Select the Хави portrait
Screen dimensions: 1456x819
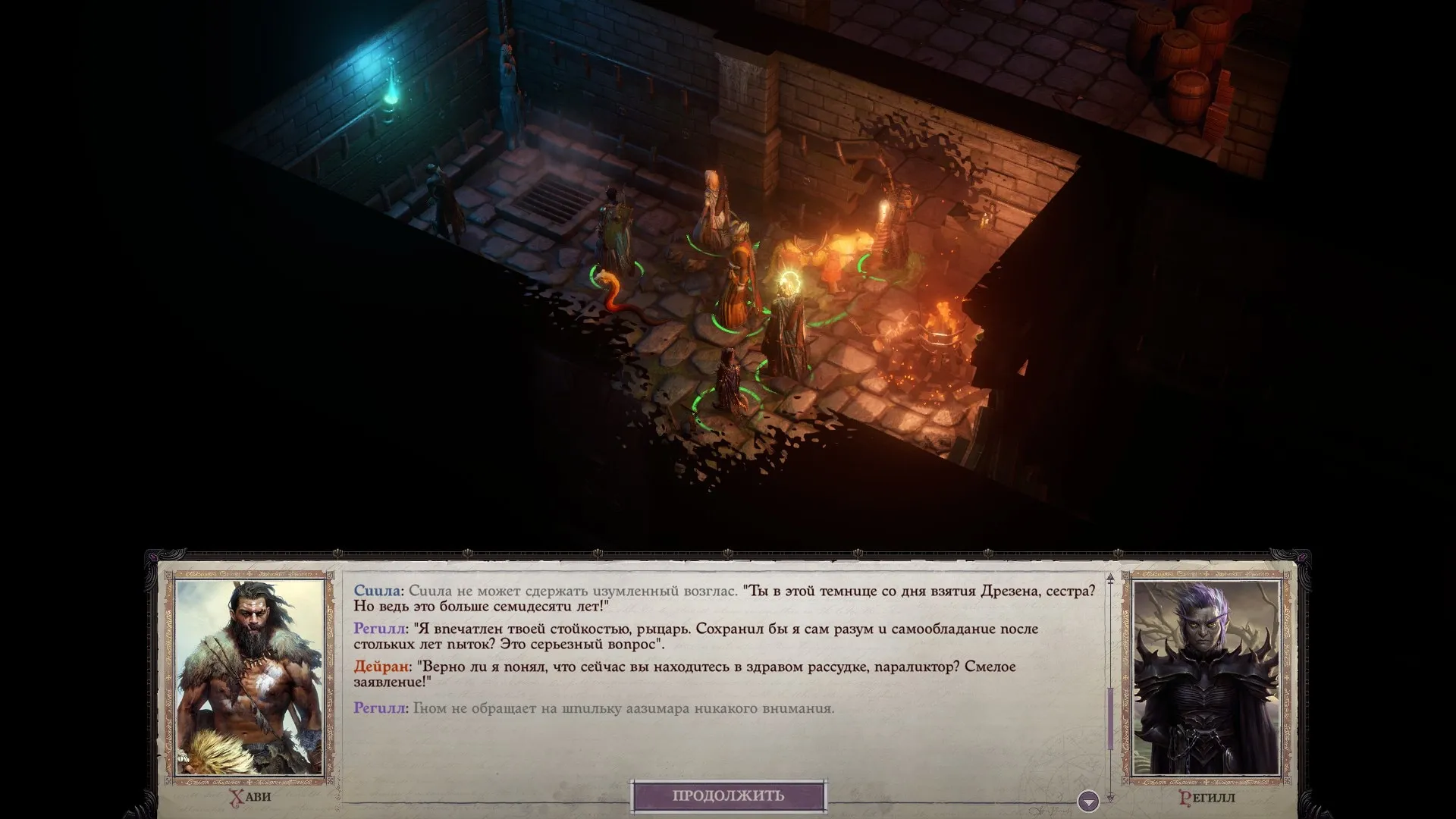[x=250, y=677]
